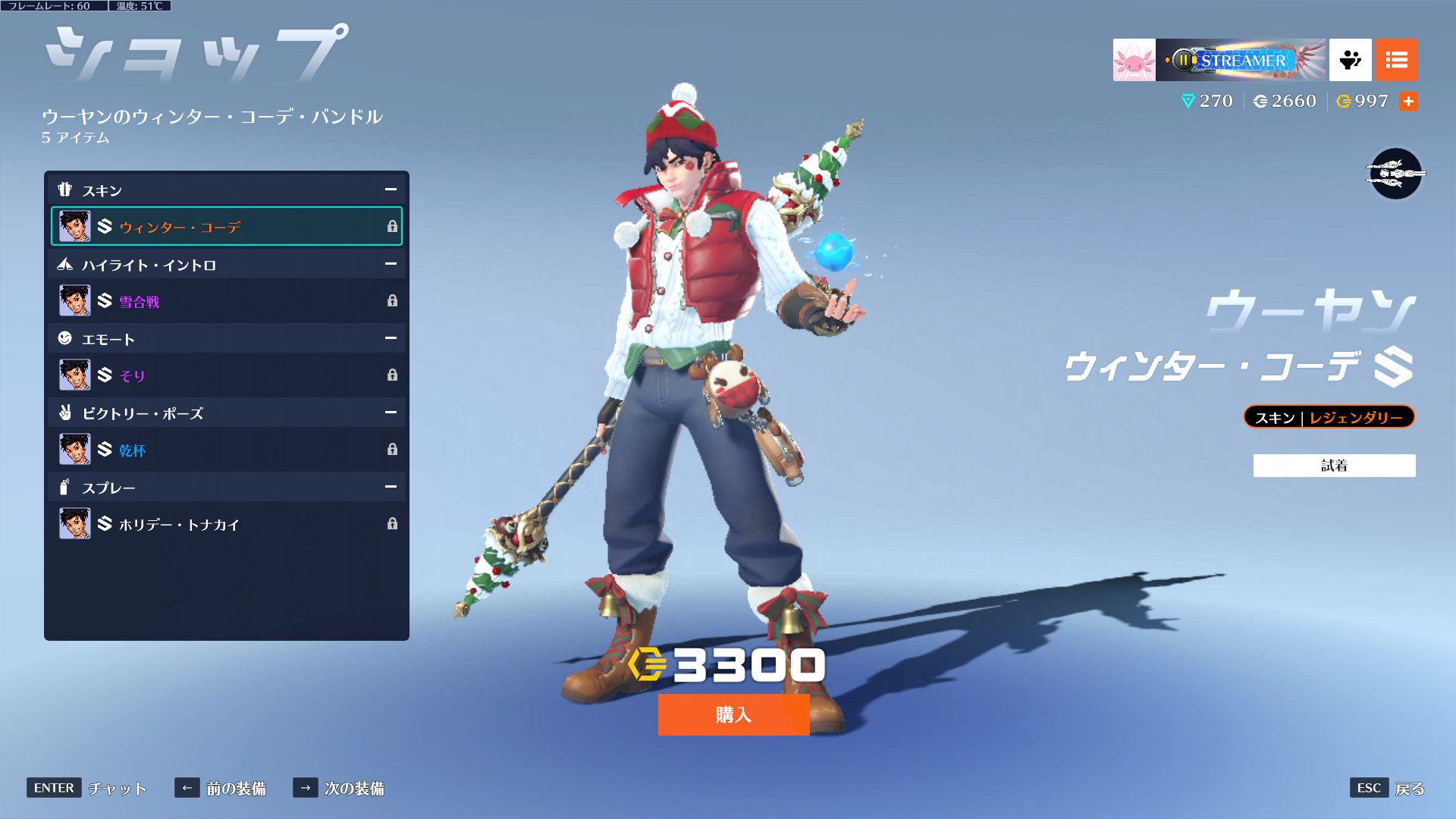The height and width of the screenshot is (819, 1456).
Task: Open the social friends panel icon
Action: [x=1350, y=60]
